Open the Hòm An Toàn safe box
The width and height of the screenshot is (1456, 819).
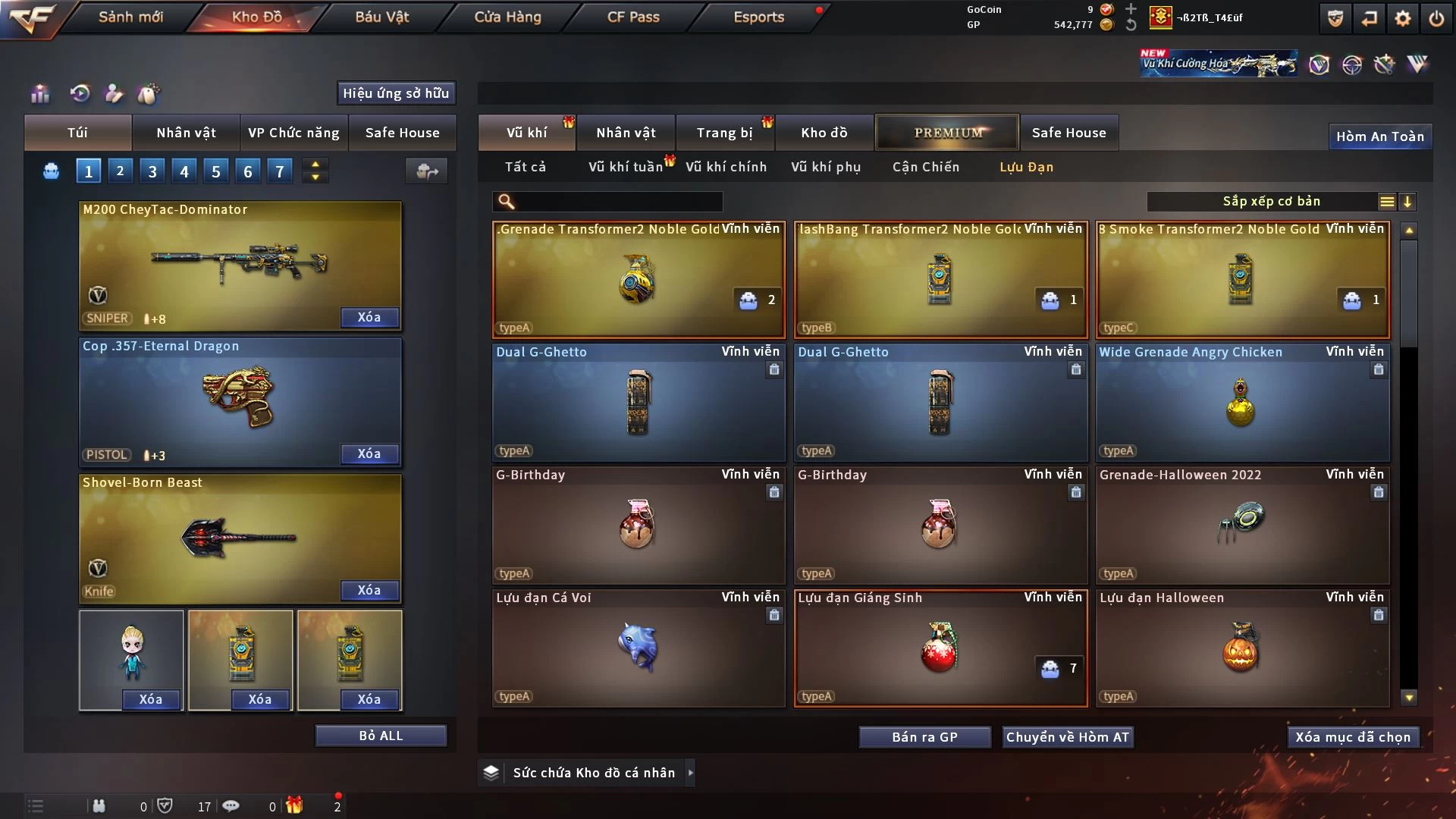[1379, 136]
